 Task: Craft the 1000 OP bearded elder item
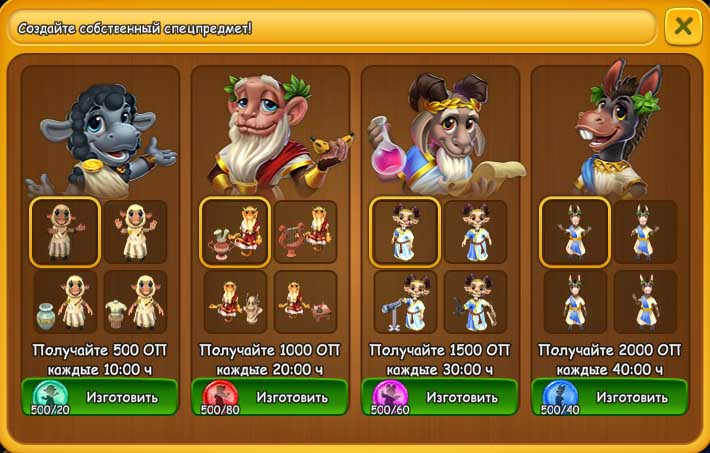tap(270, 397)
